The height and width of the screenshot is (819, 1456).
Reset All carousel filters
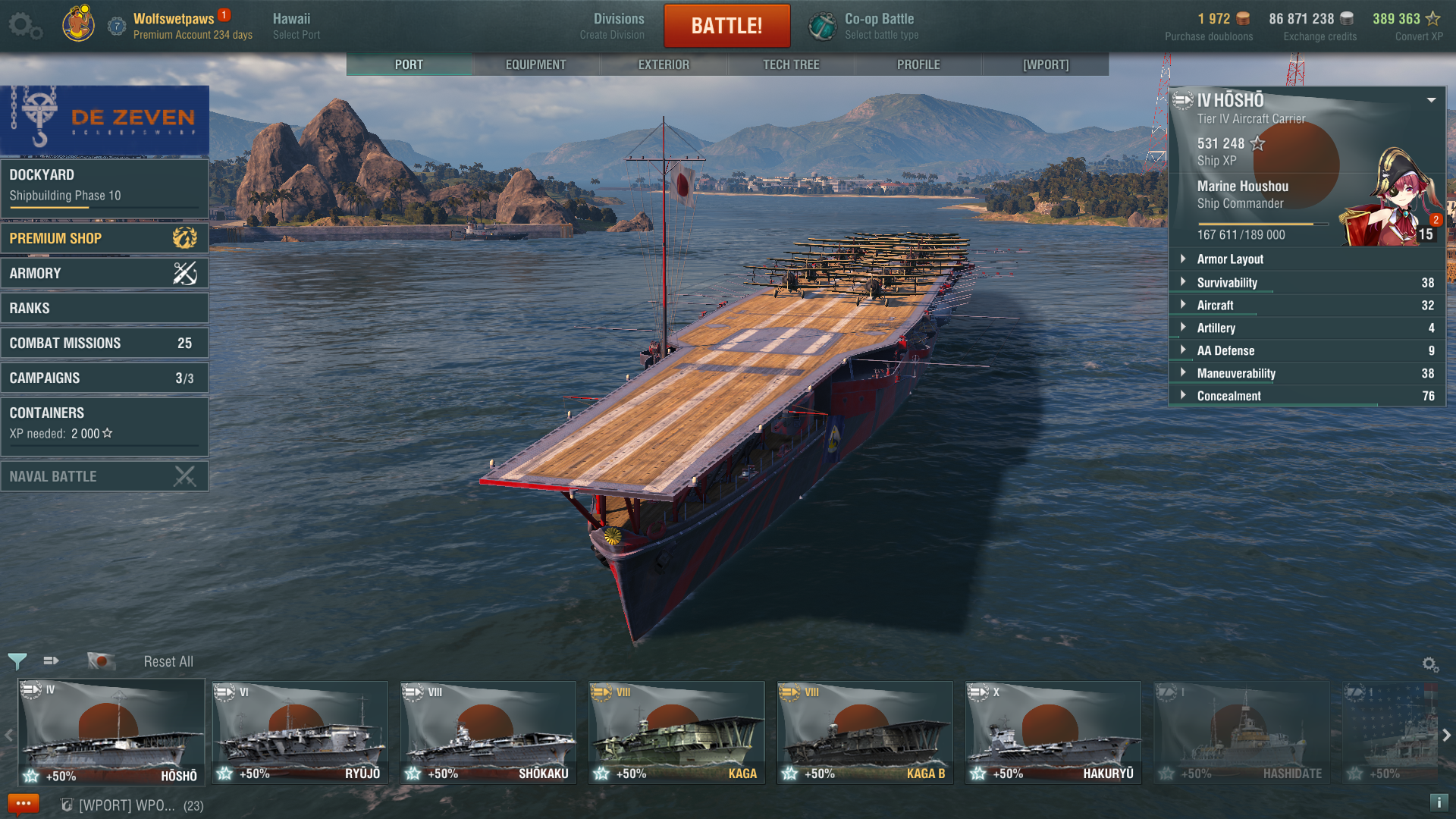(x=168, y=661)
